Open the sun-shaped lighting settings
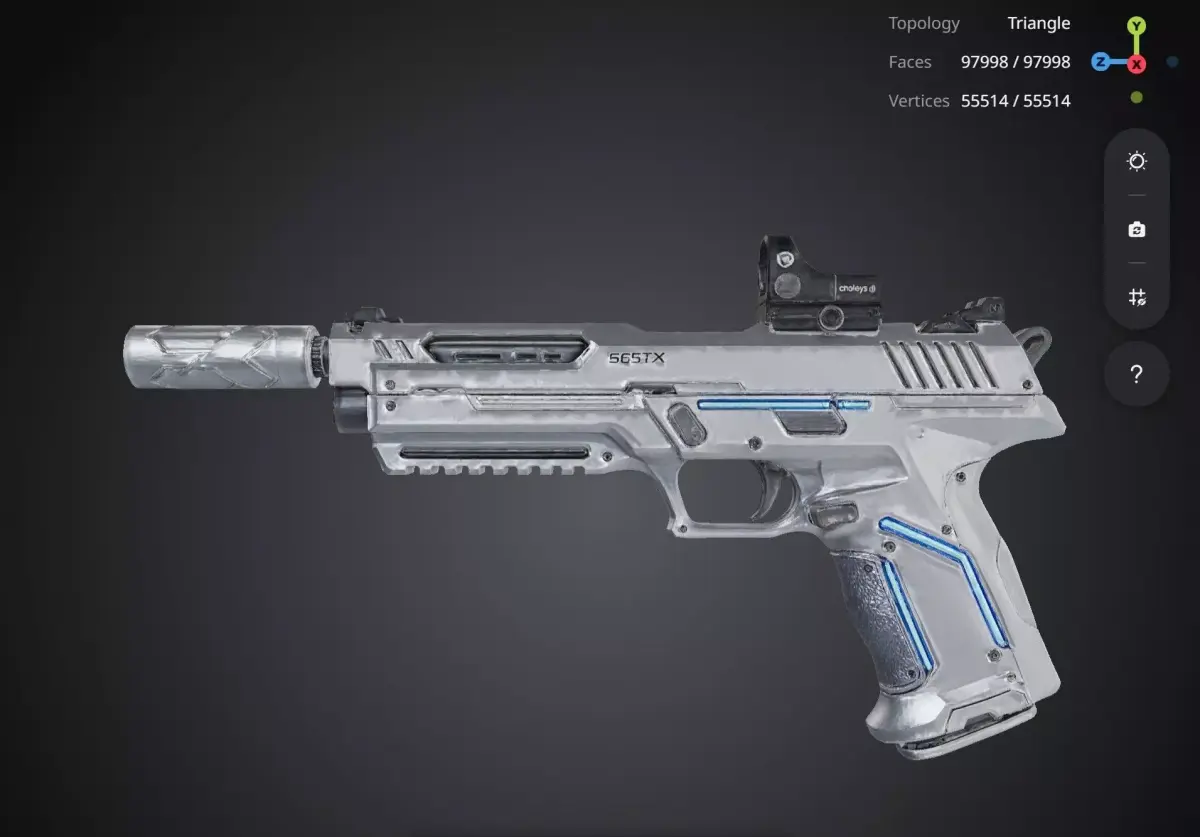 [1136, 162]
